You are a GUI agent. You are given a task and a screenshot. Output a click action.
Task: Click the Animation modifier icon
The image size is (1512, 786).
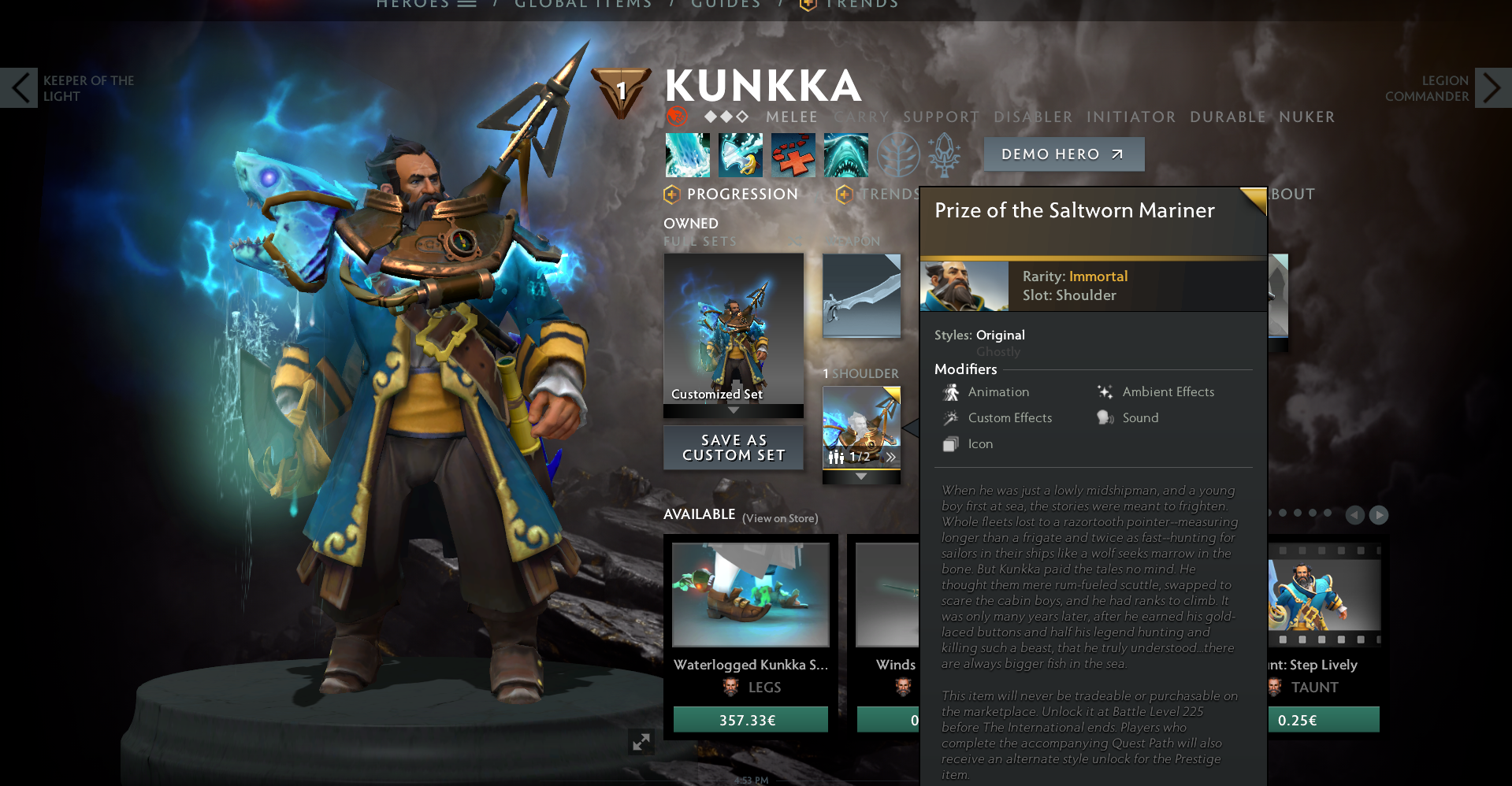click(951, 391)
